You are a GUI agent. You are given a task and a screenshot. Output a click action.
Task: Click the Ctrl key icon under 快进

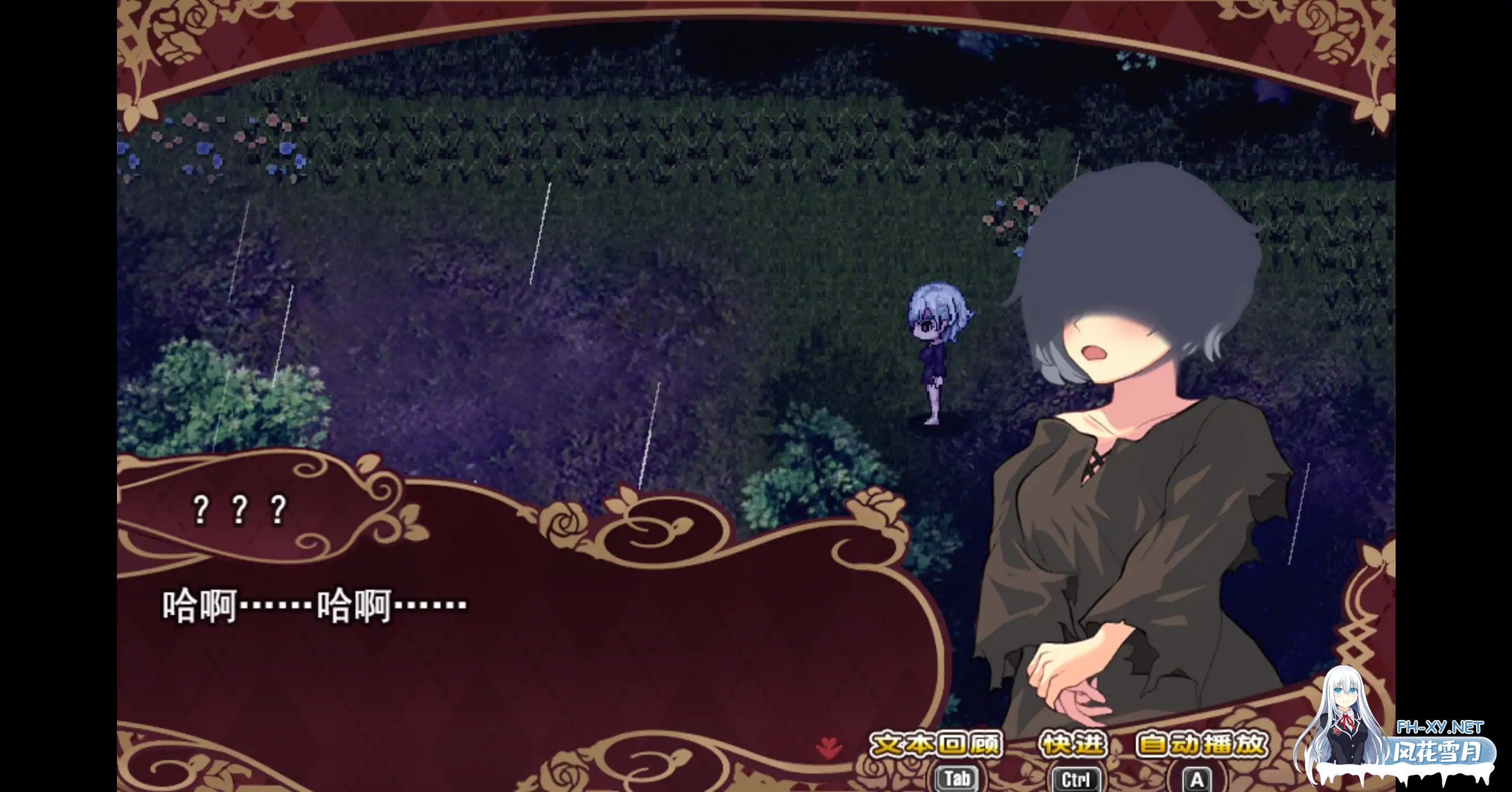pyautogui.click(x=1075, y=777)
